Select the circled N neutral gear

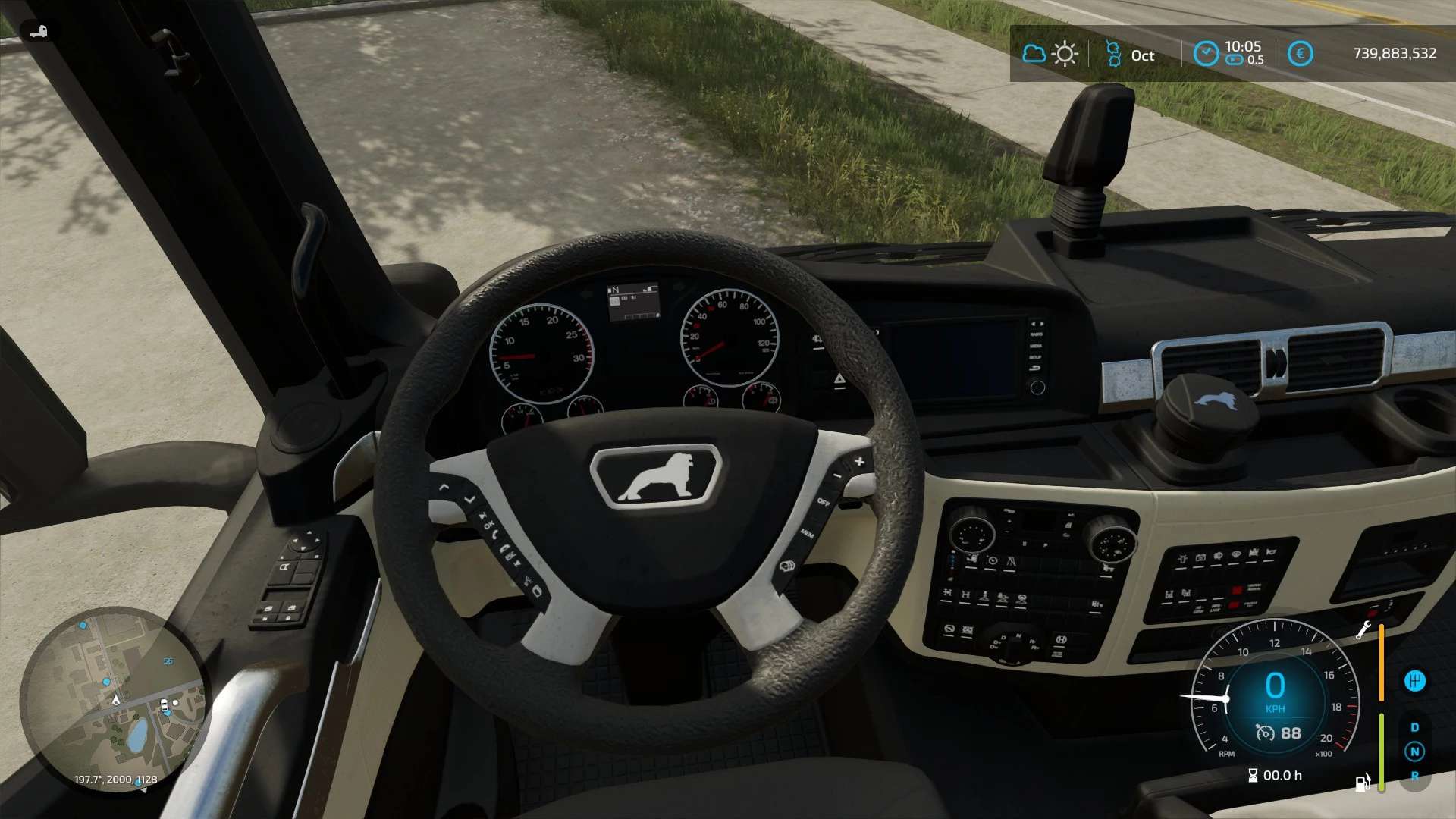click(x=1414, y=752)
